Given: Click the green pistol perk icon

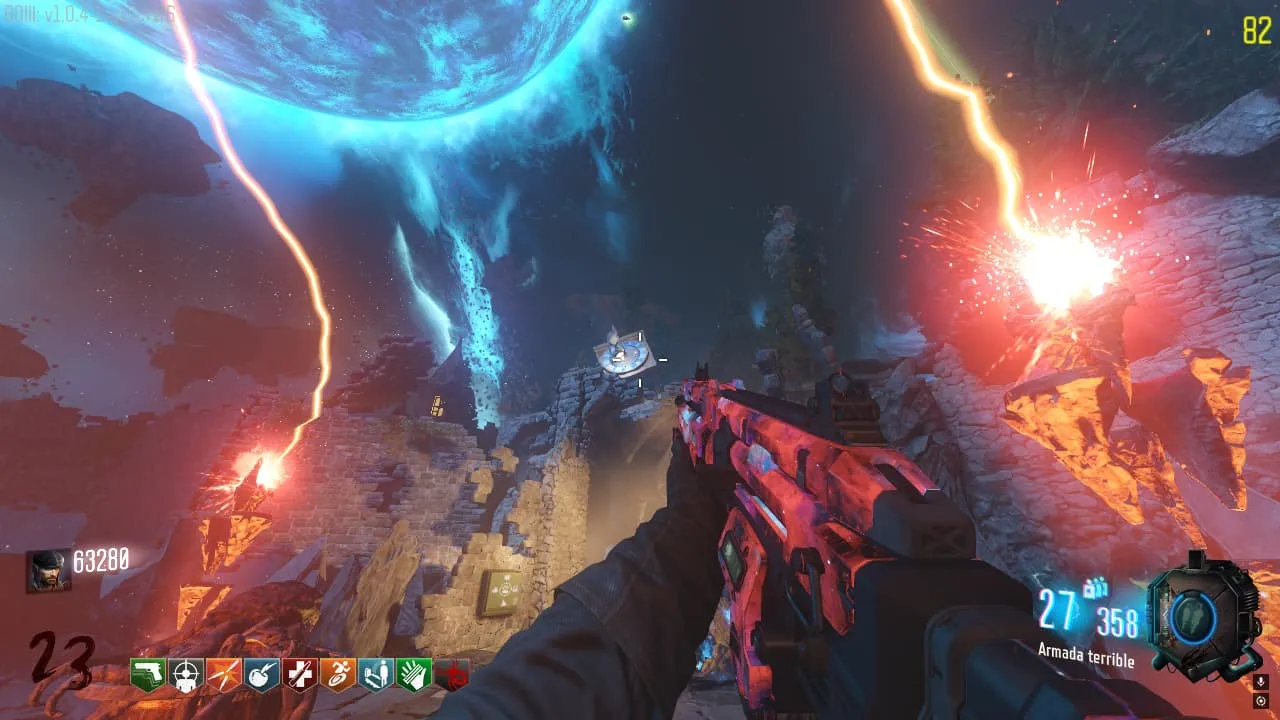Looking at the screenshot, I should [x=148, y=674].
